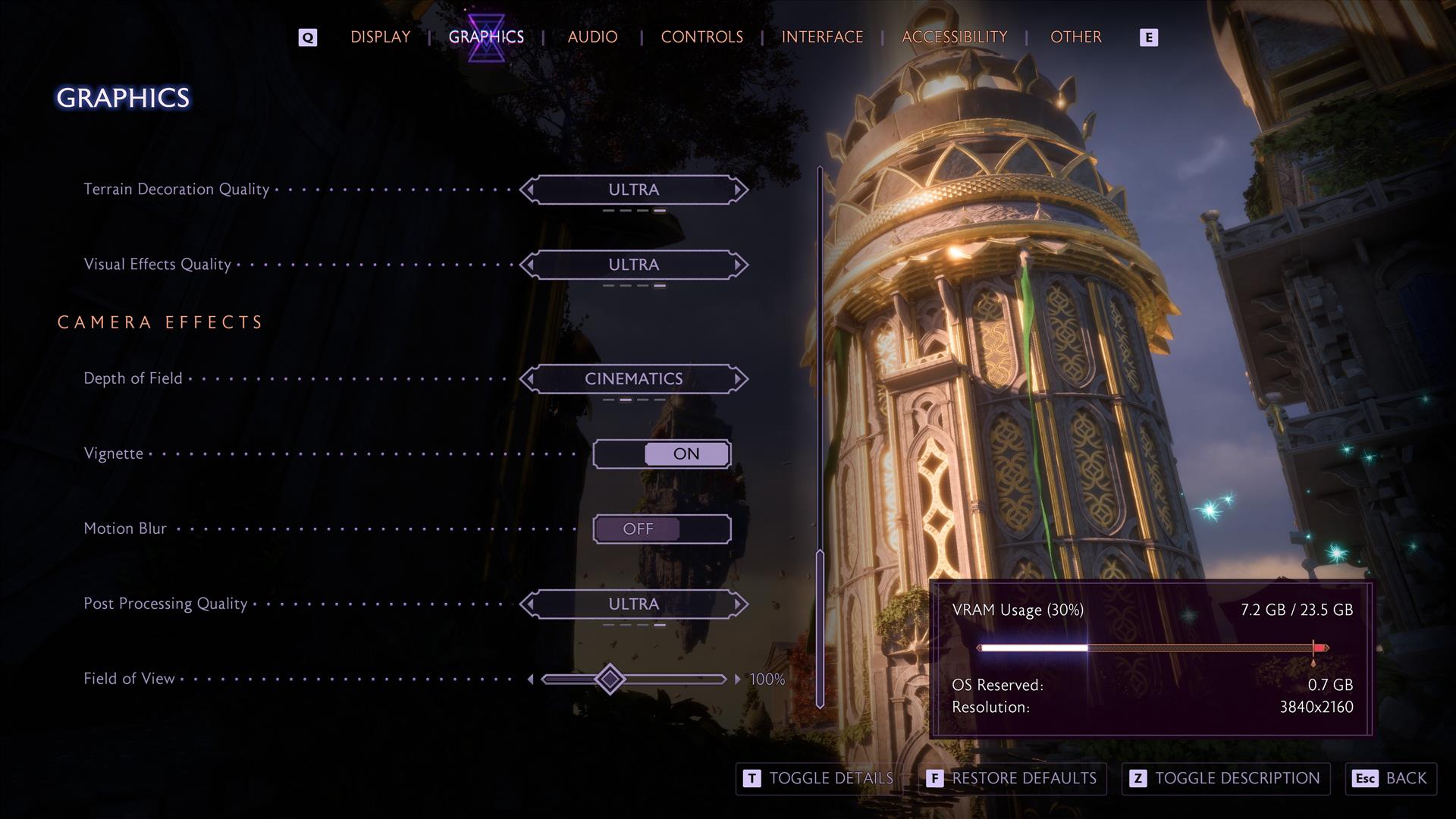The width and height of the screenshot is (1456, 819).
Task: Click left arrow on Depth of Field
Action: pyautogui.click(x=529, y=378)
